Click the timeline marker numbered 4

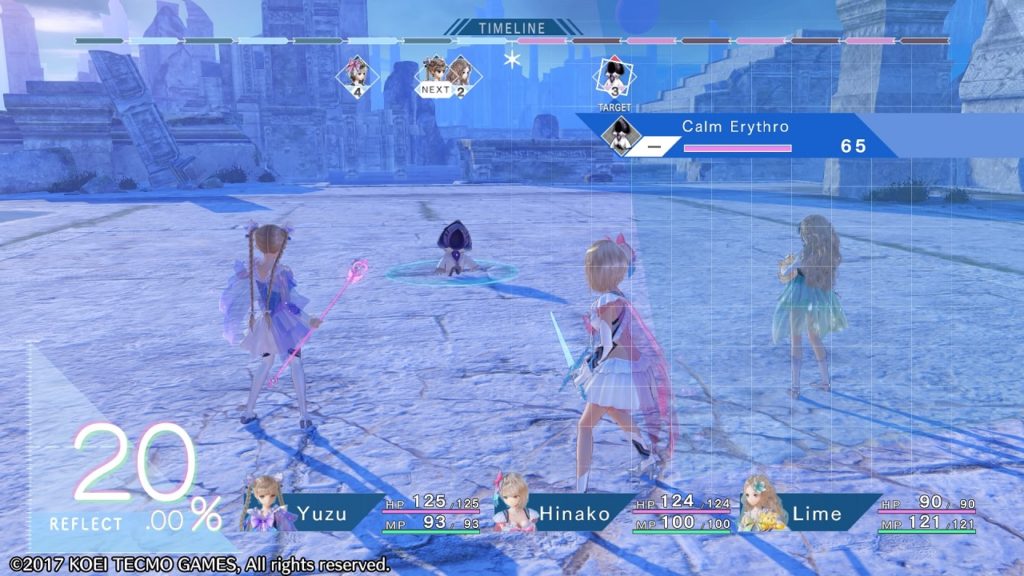(x=356, y=76)
